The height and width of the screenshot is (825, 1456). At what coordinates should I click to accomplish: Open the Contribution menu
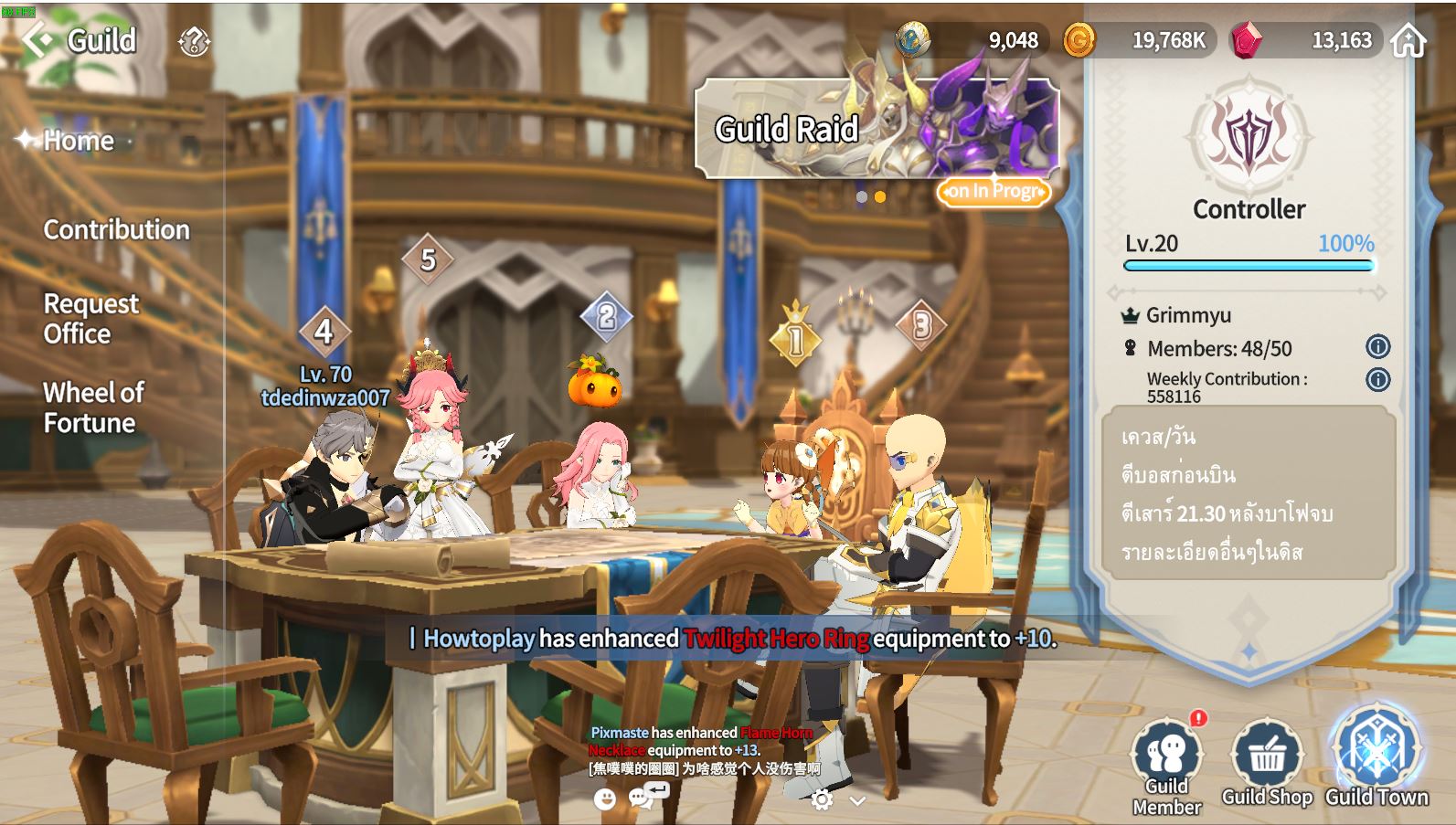[x=116, y=229]
